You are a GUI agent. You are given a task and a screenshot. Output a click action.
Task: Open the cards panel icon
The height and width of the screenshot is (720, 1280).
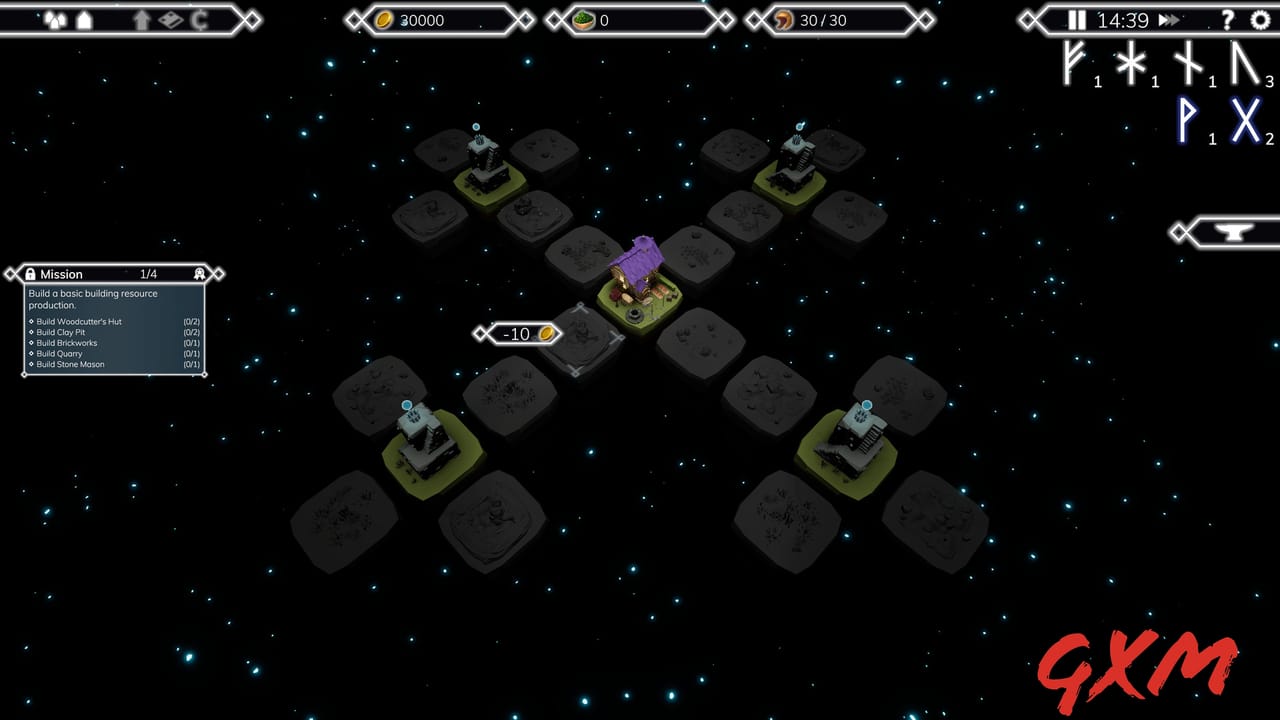pyautogui.click(x=170, y=19)
